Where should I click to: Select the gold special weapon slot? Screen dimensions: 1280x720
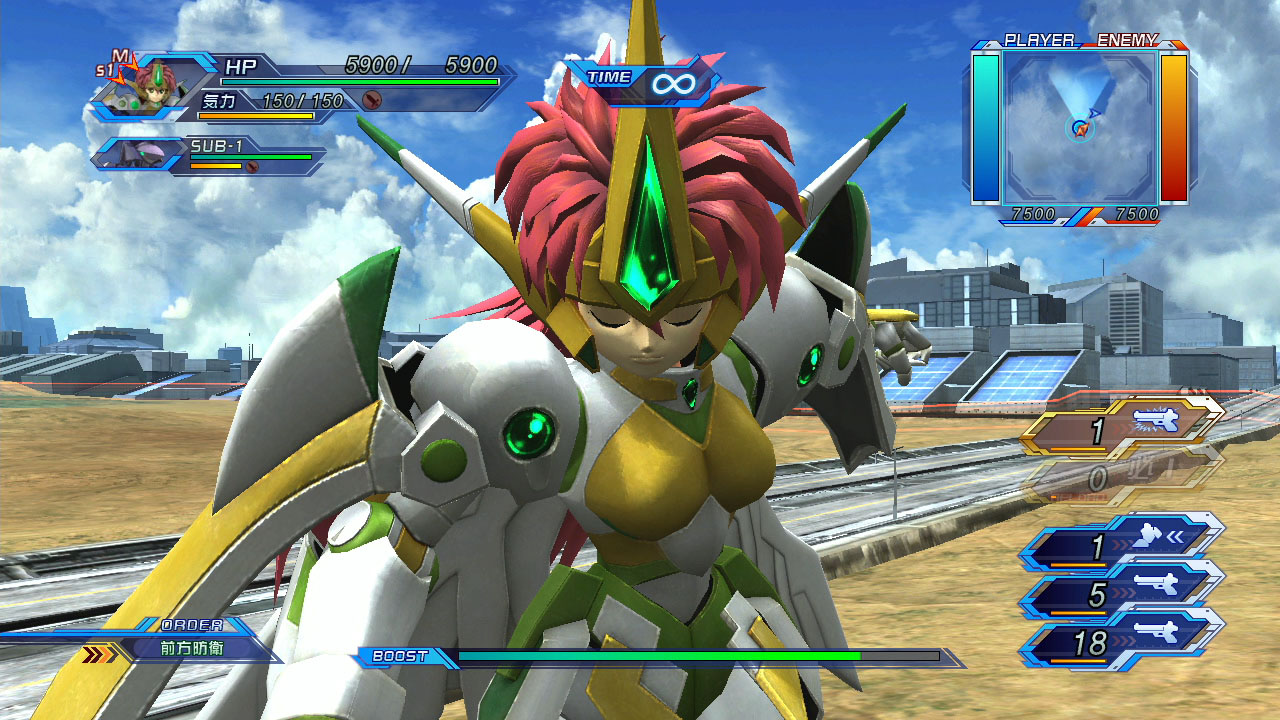coord(1122,431)
